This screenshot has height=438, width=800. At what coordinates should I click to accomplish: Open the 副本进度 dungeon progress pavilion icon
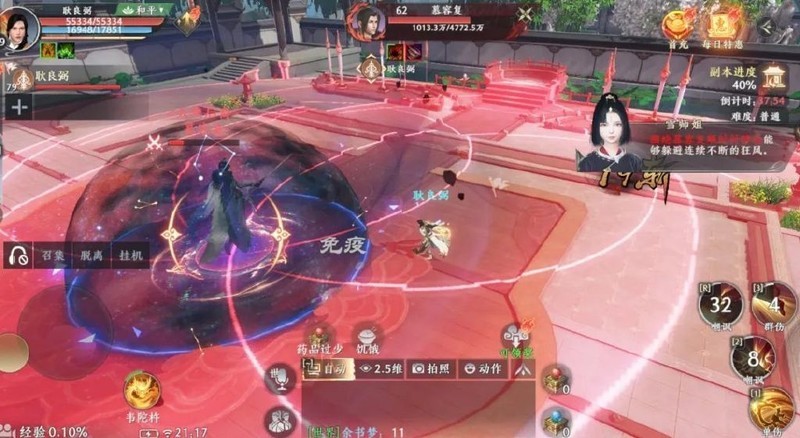point(773,76)
